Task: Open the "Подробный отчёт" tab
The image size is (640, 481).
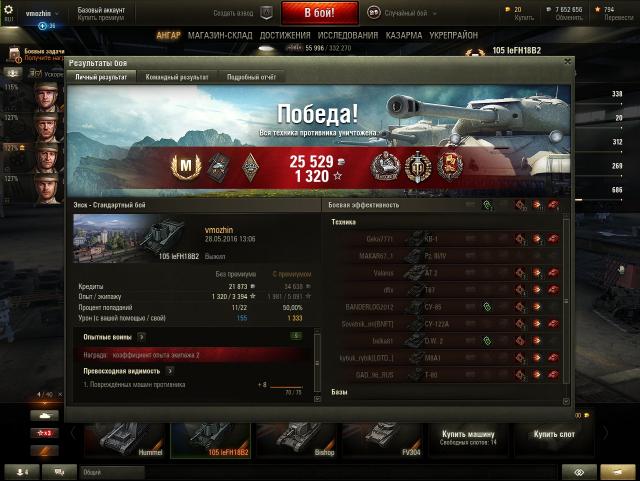Action: click(x=250, y=77)
